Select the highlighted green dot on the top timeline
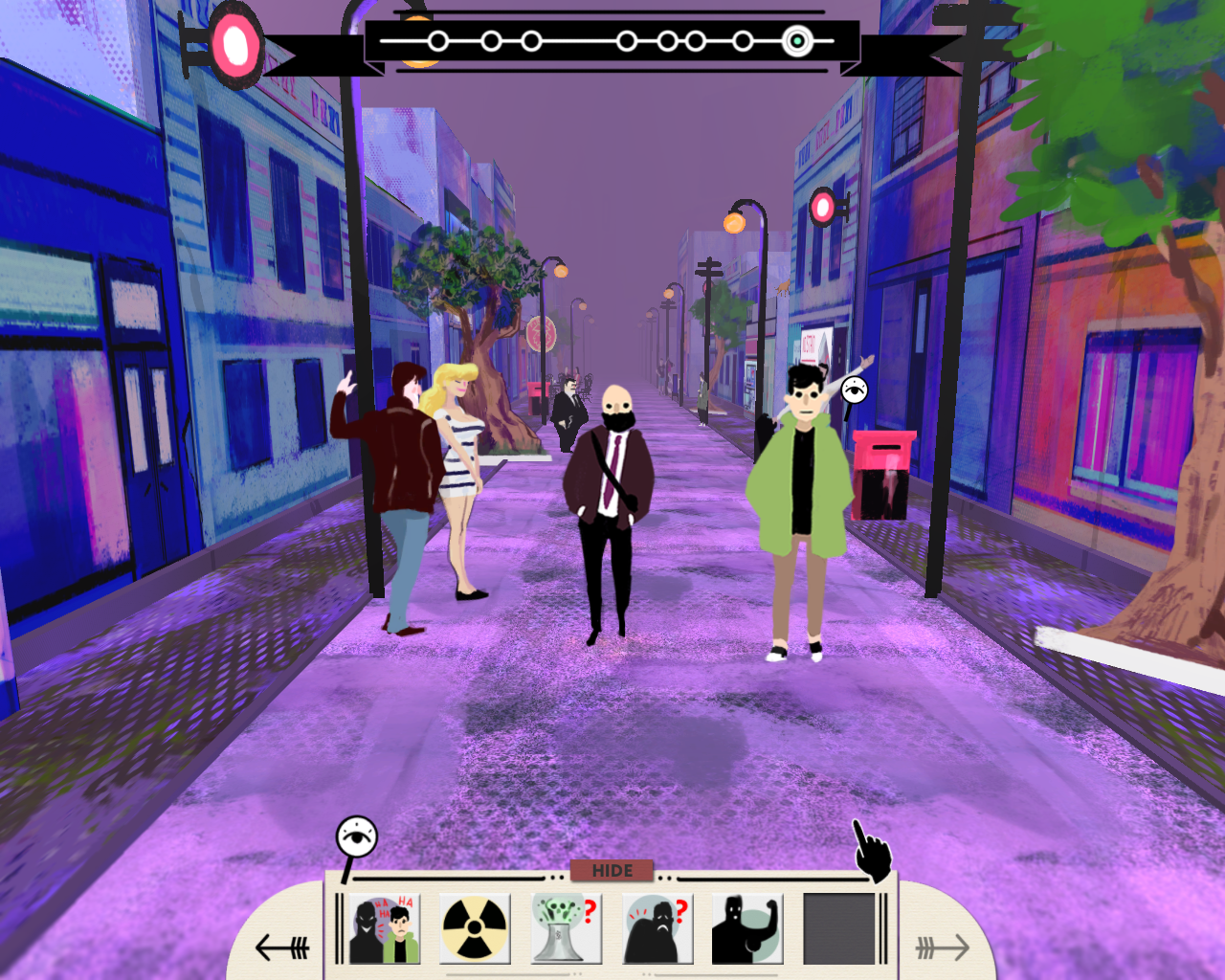The height and width of the screenshot is (980, 1225). [x=797, y=41]
